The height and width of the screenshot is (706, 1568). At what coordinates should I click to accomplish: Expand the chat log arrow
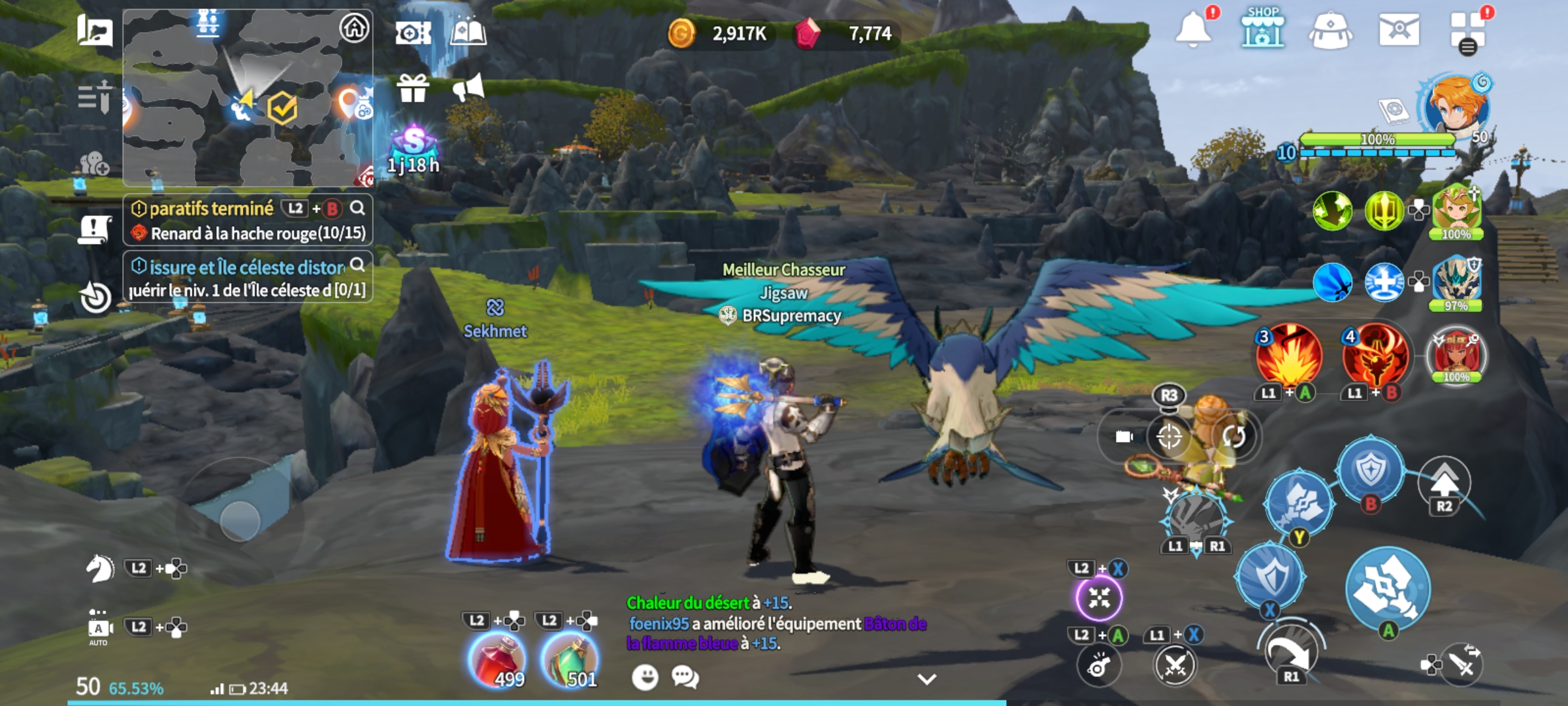926,679
